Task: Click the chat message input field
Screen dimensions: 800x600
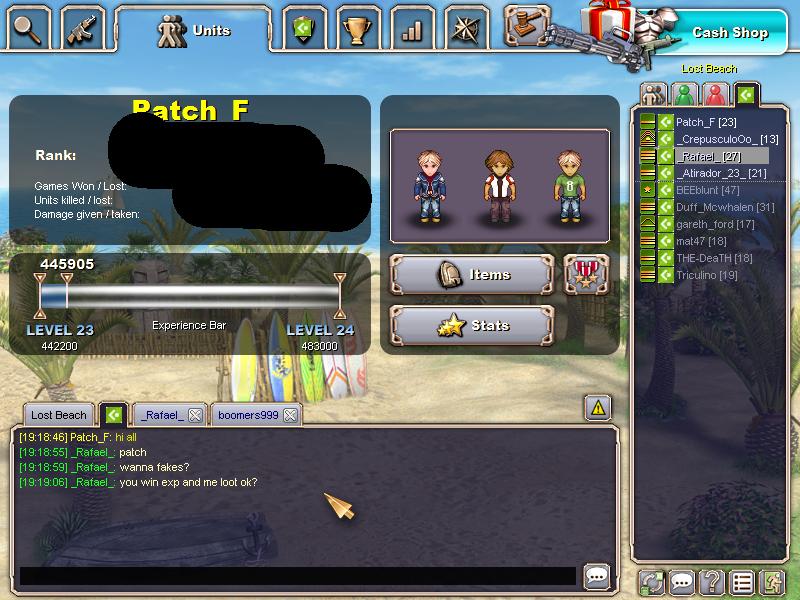Action: 297,576
